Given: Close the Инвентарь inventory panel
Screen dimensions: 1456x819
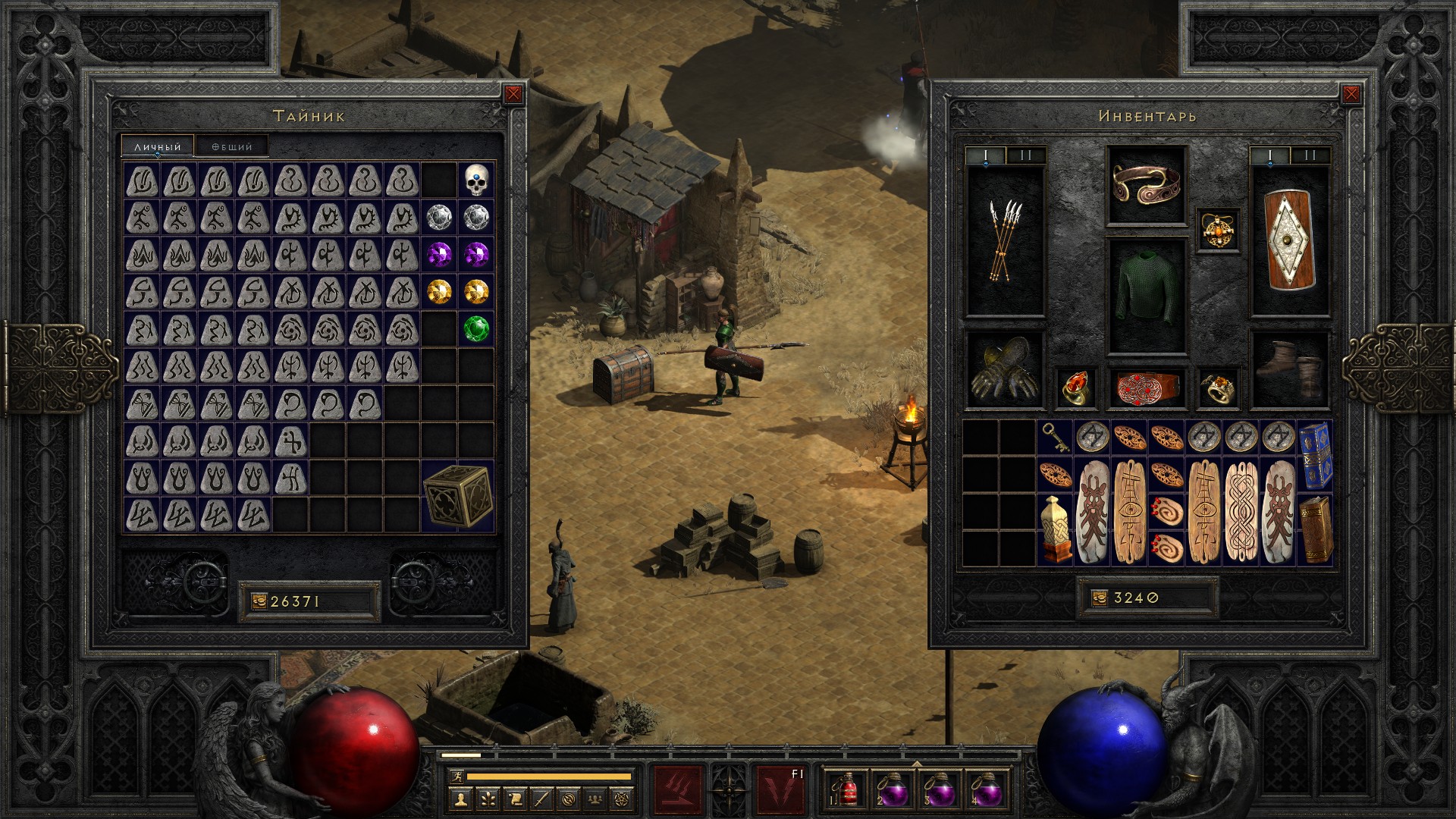Looking at the screenshot, I should (1351, 94).
